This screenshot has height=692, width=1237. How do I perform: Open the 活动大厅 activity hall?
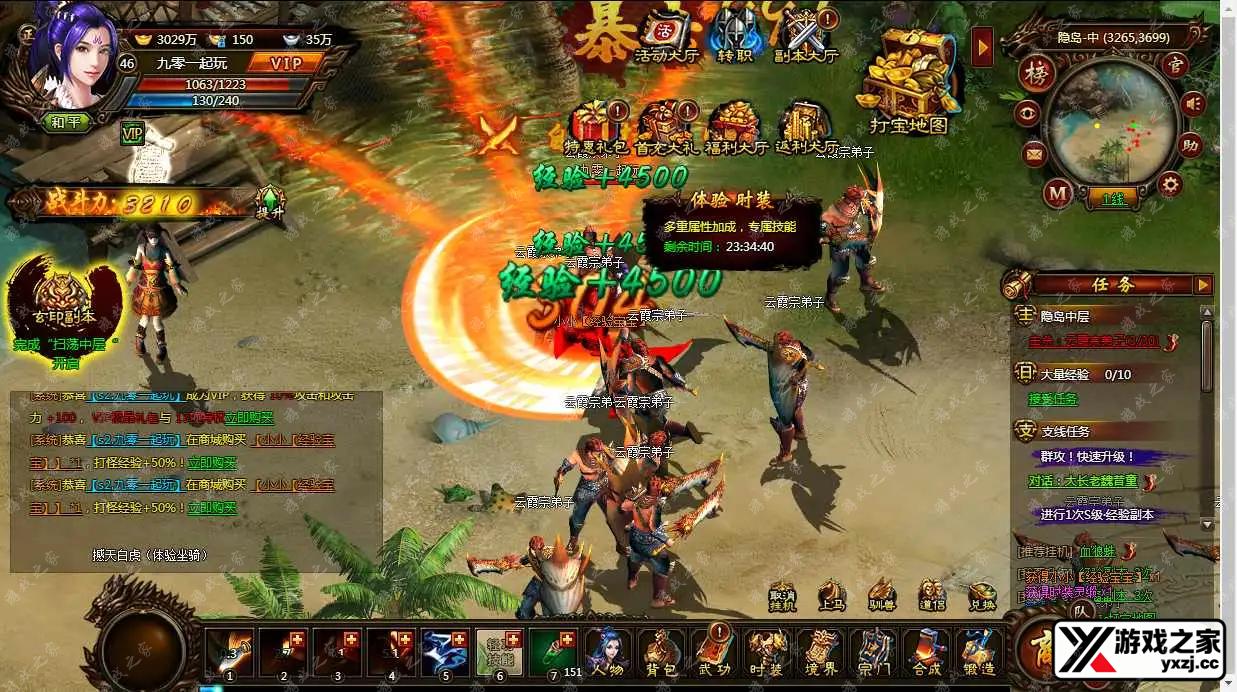666,34
